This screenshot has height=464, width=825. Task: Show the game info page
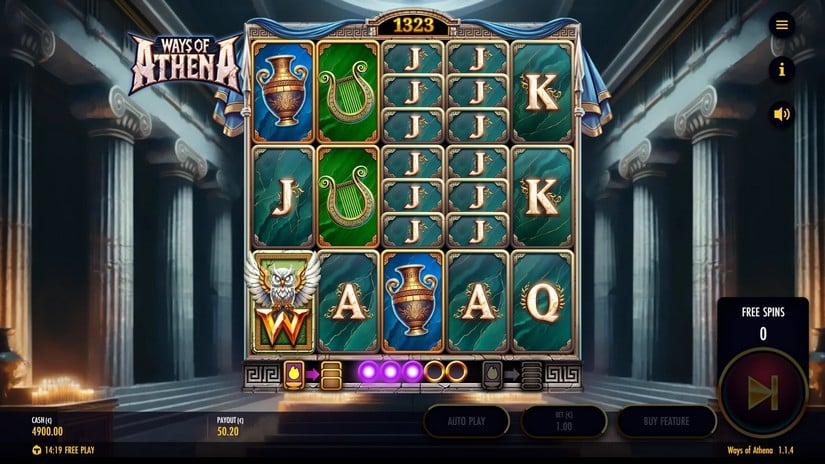coord(781,70)
